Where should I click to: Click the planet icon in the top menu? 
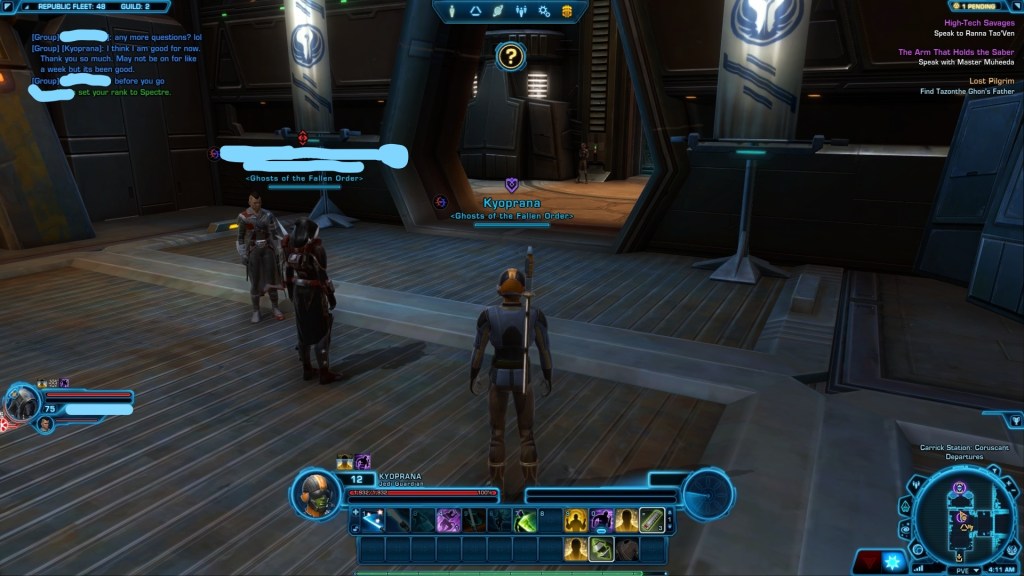[498, 11]
